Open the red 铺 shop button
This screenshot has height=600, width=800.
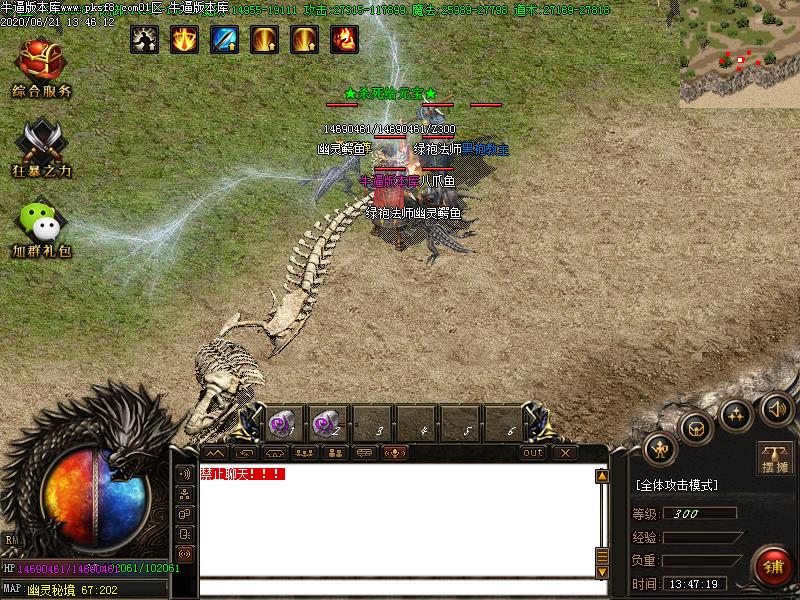coord(772,567)
